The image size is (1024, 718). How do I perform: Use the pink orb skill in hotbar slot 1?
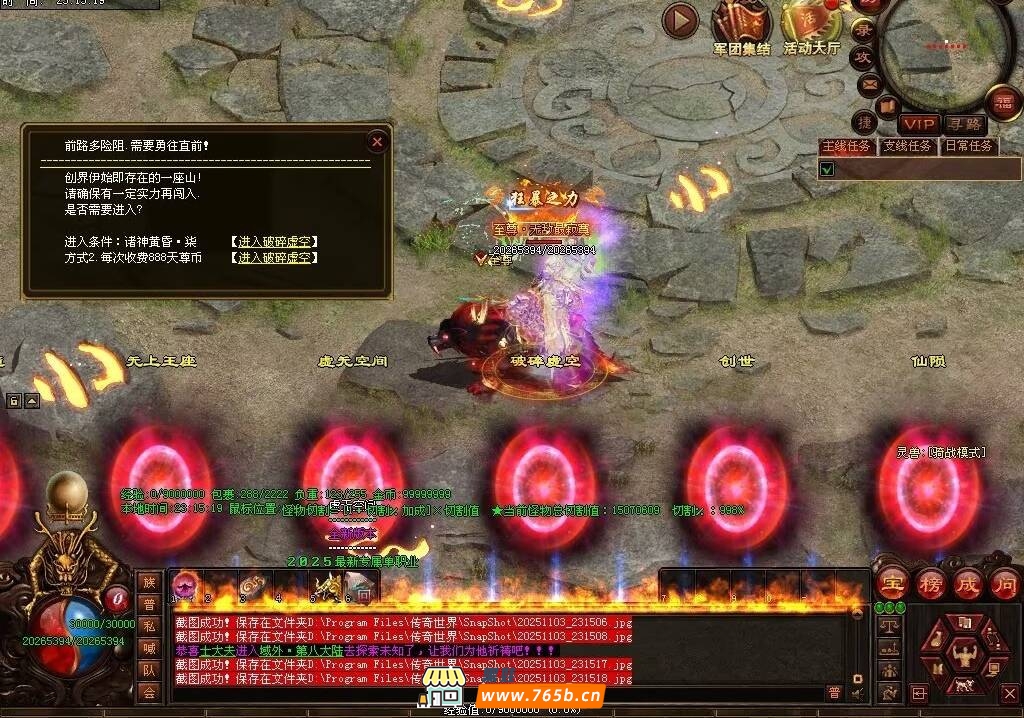coord(185,586)
